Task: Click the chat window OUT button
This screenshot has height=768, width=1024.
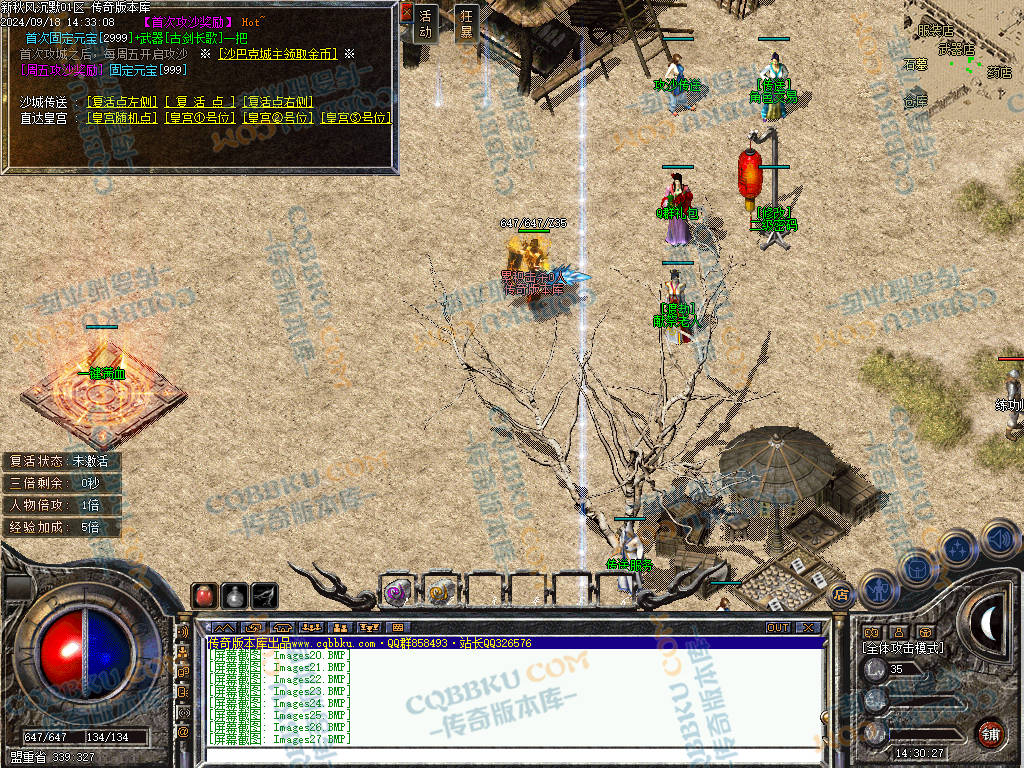Action: [x=777, y=628]
